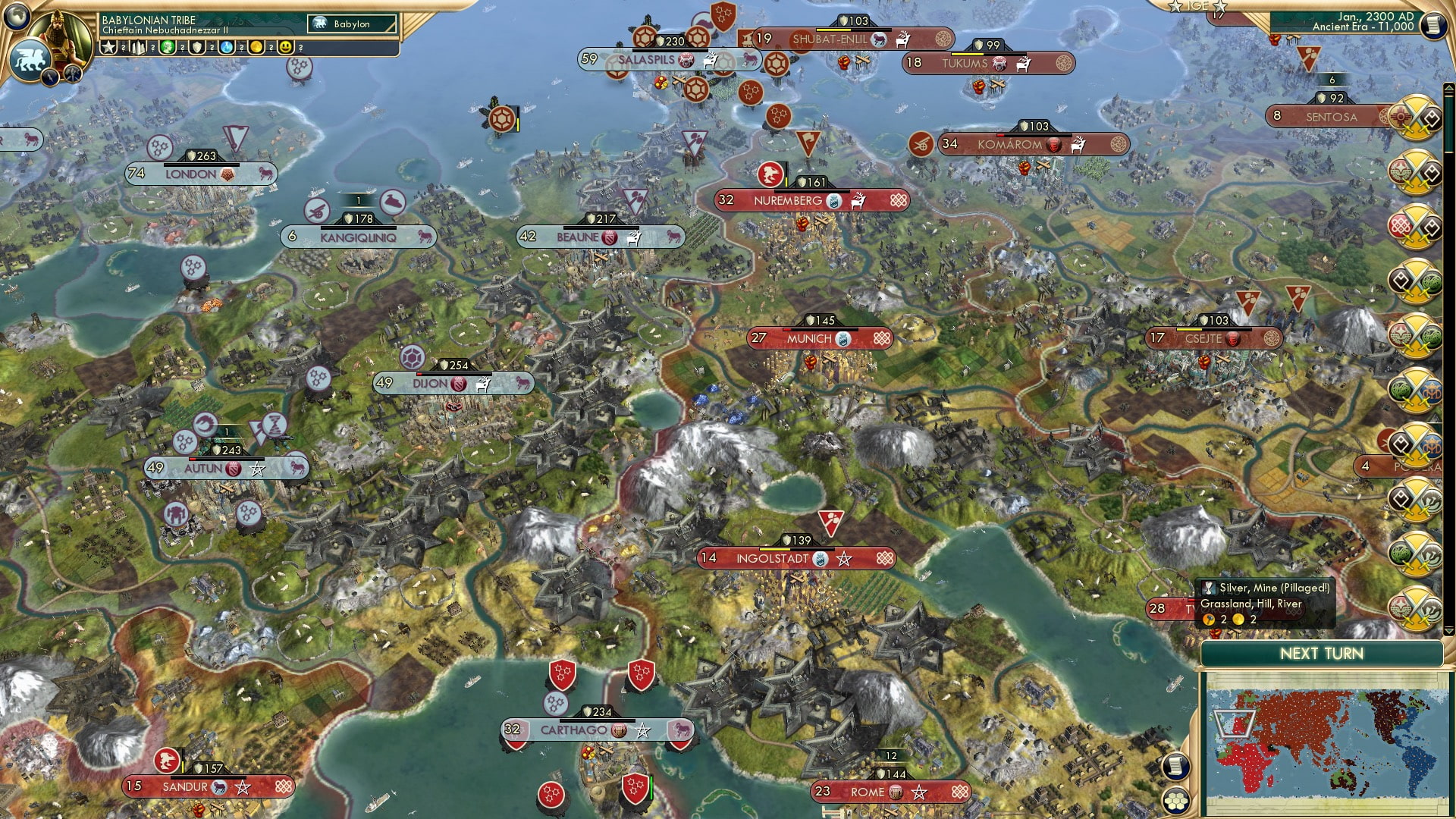Click the gold coin indicator
The image size is (1456, 819).
(256, 48)
